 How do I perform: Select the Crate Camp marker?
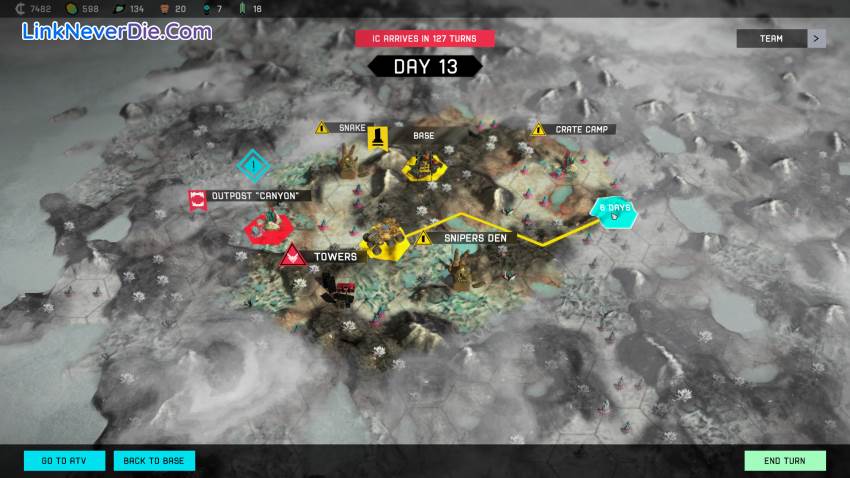tap(539, 129)
